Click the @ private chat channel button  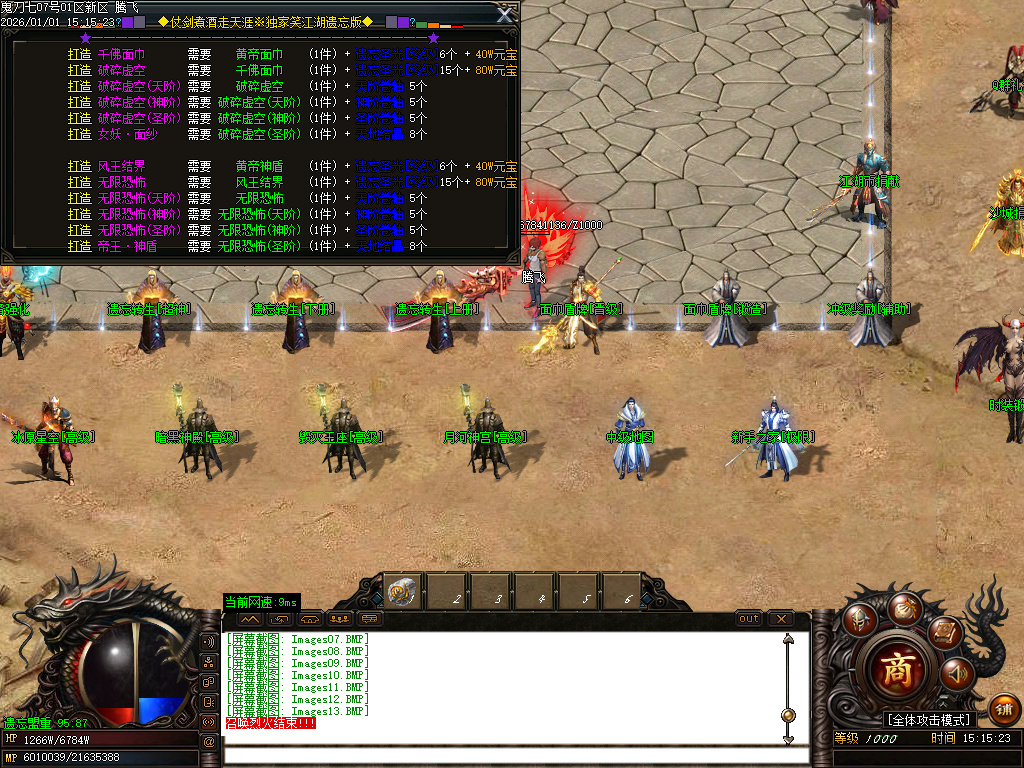[x=209, y=741]
